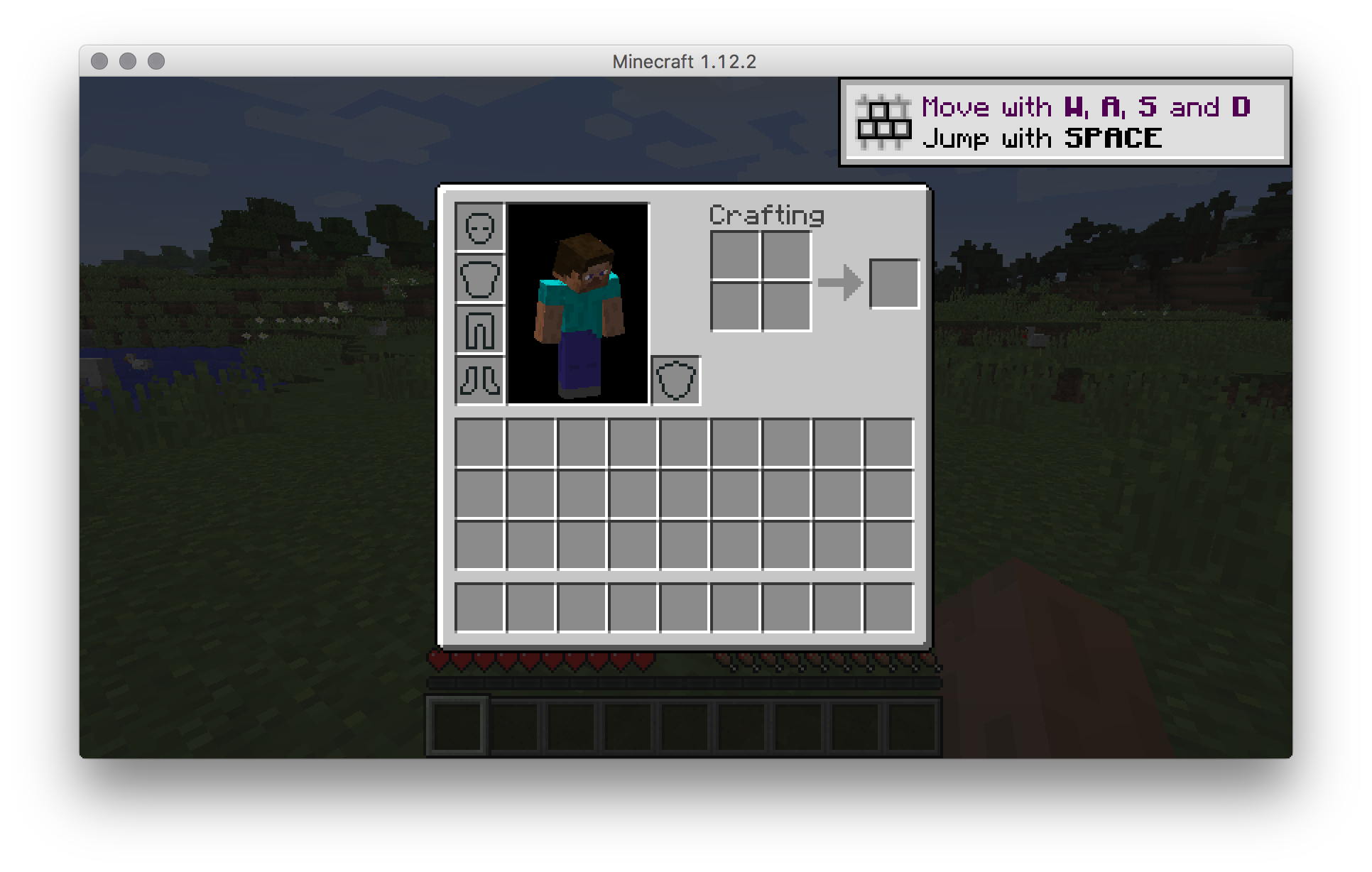Select the chestplate armor slot
This screenshot has width=1372, height=872.
(479, 279)
